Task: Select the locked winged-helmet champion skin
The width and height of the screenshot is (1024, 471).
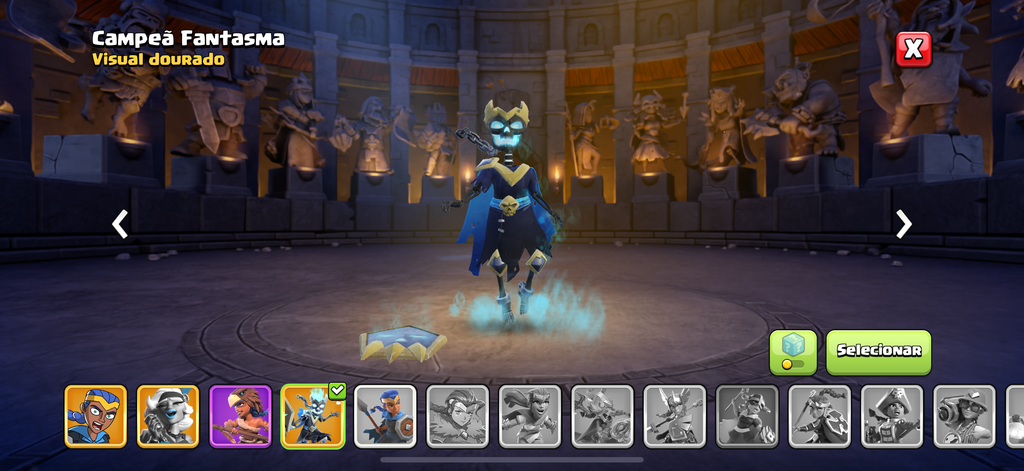Action: (x=675, y=416)
